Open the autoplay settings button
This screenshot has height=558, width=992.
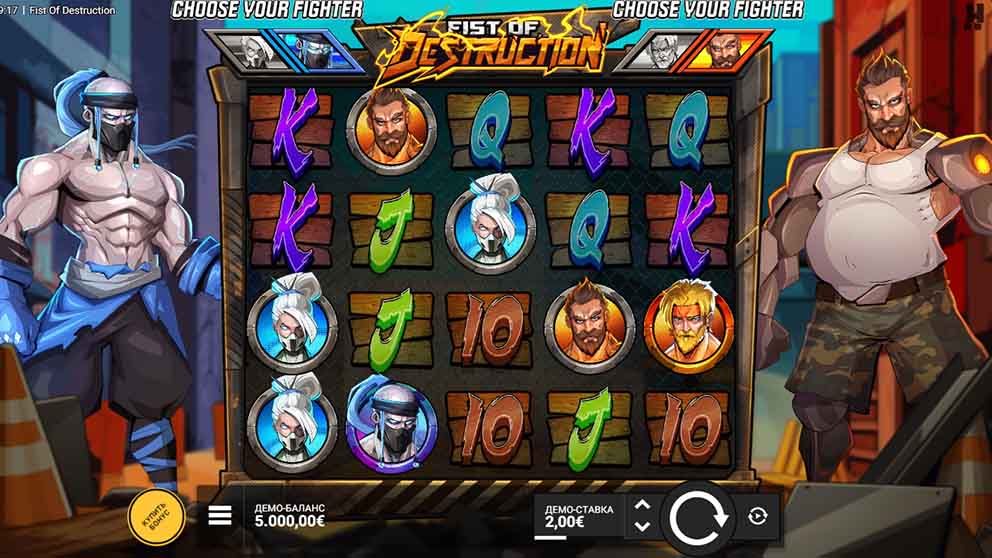pos(757,516)
